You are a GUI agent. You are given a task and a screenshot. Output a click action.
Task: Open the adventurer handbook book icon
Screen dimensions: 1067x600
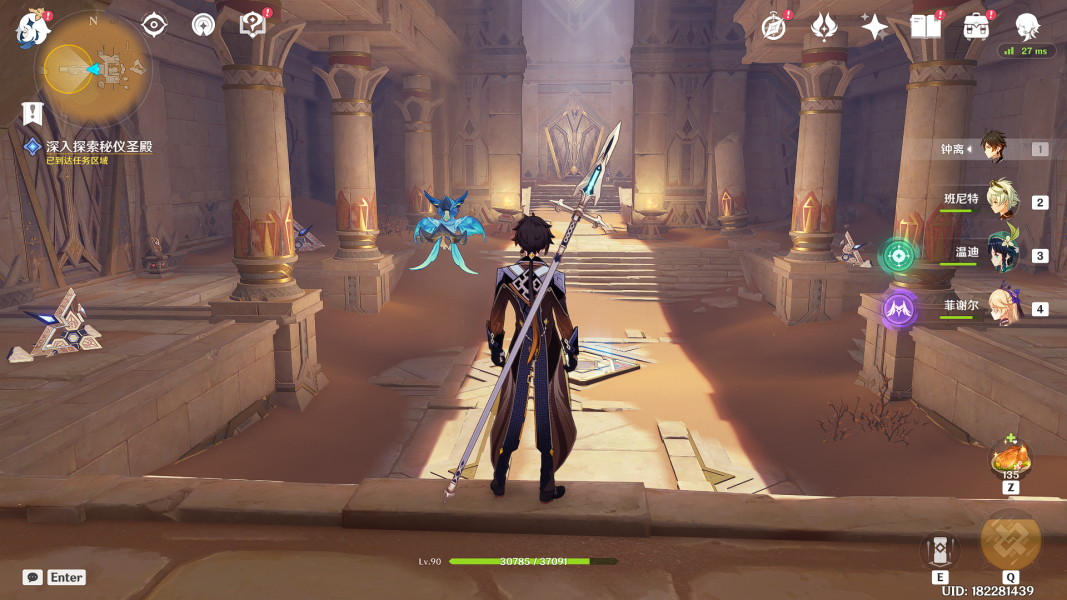point(926,27)
